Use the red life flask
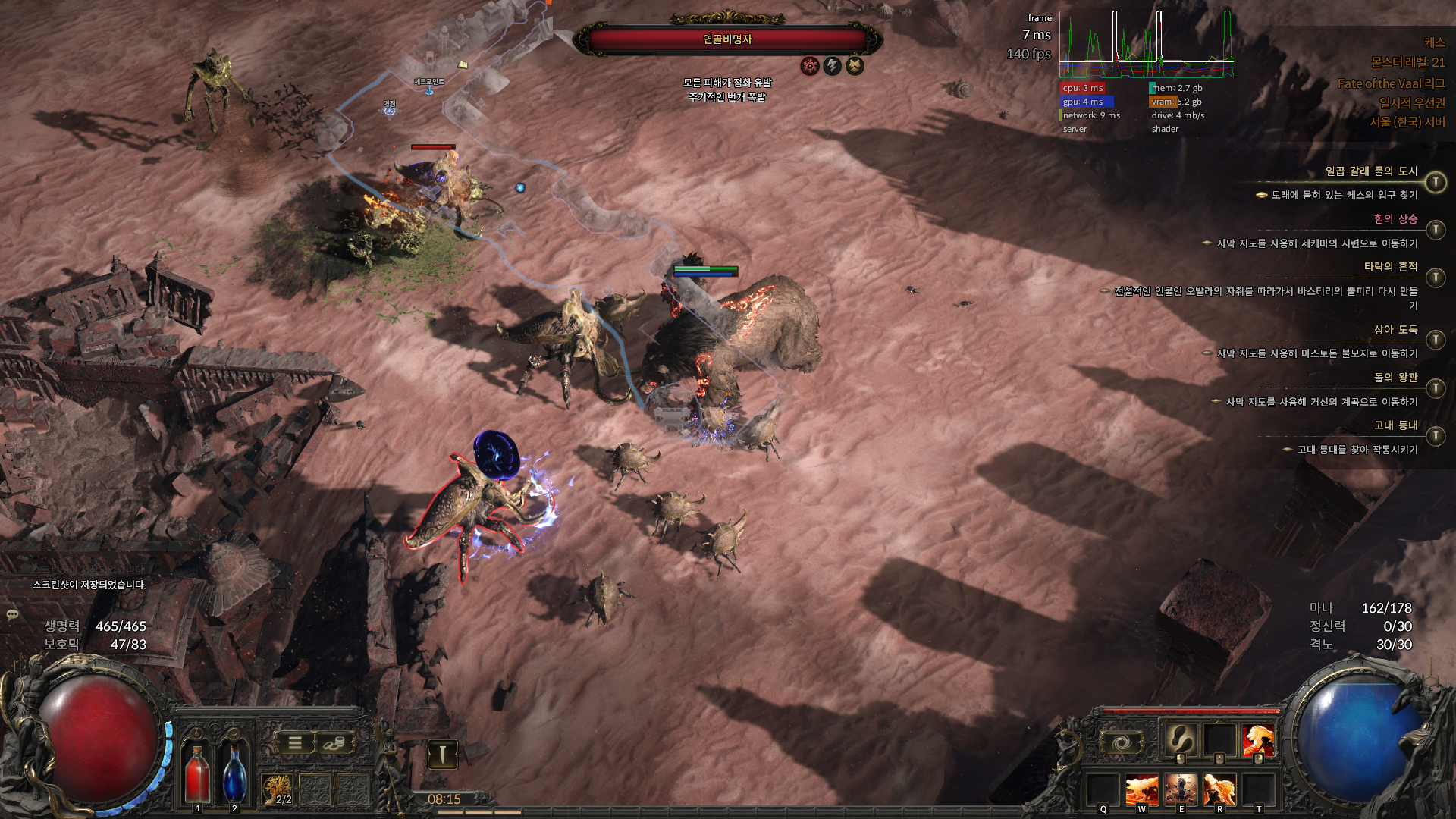This screenshot has width=1456, height=819. pos(198,772)
